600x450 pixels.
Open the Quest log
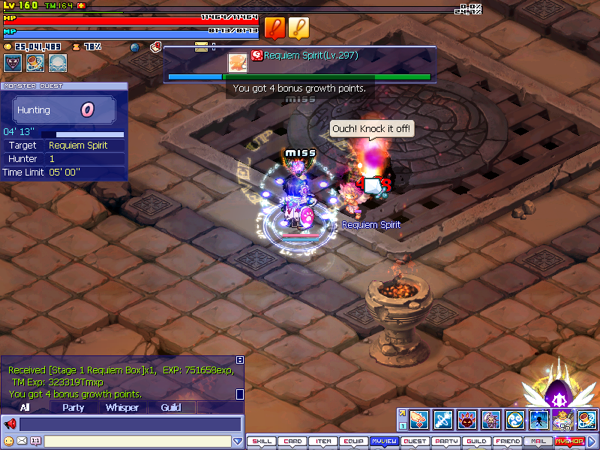[415, 441]
